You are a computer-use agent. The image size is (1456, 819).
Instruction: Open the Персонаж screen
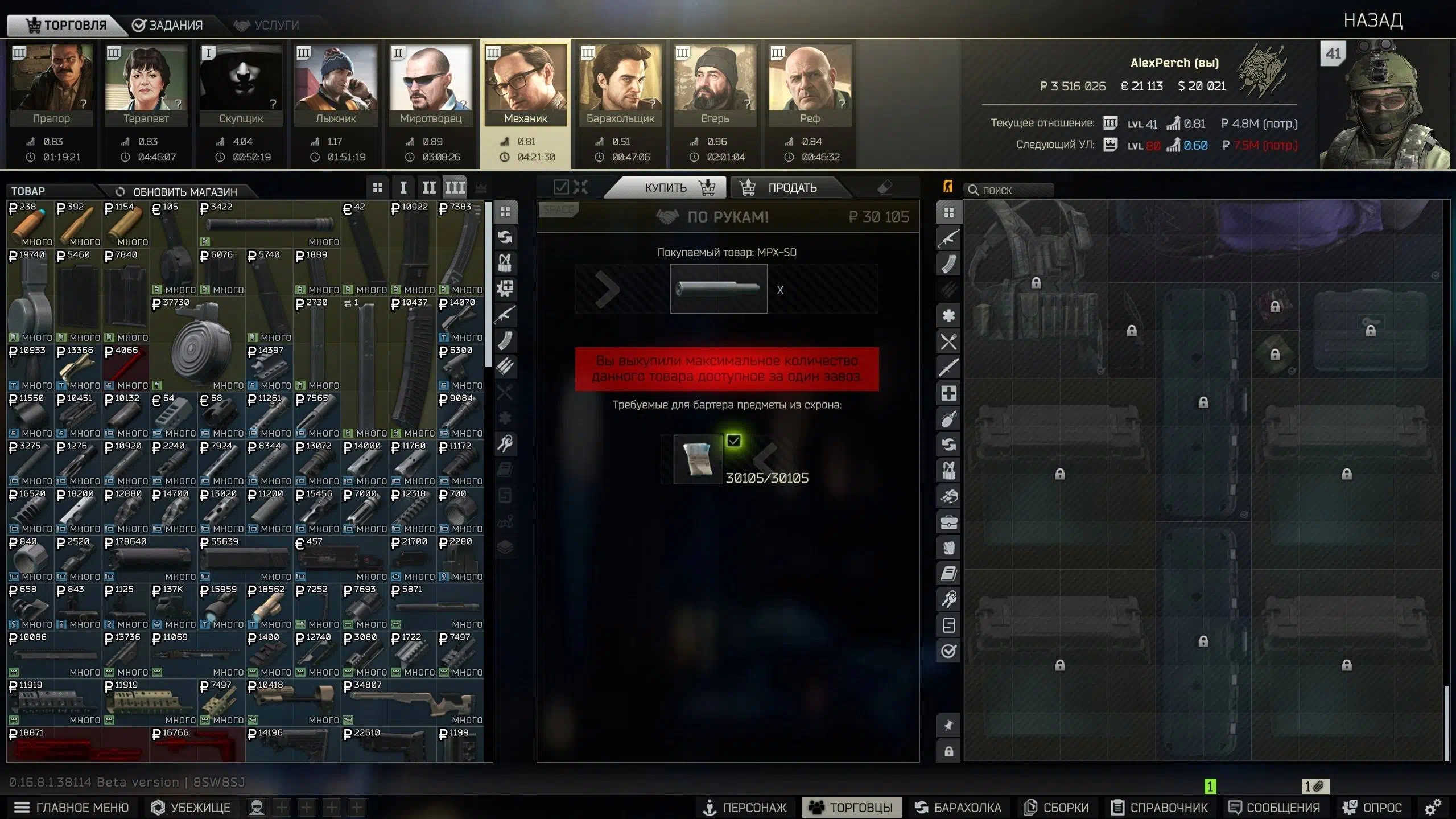coord(745,807)
